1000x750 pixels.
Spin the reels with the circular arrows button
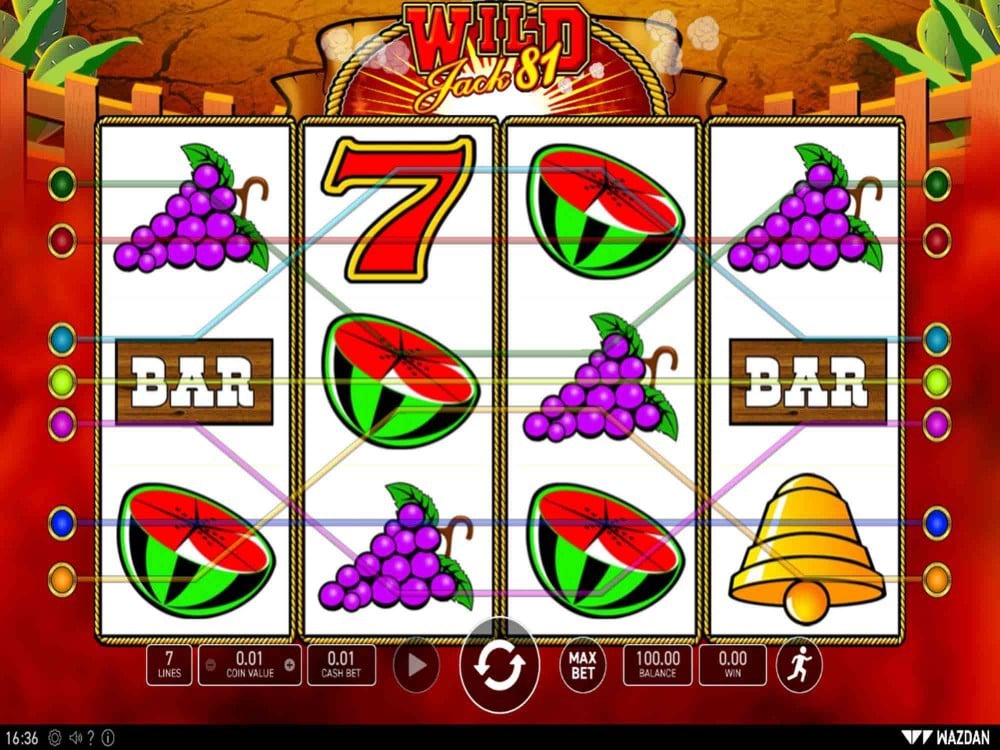click(x=499, y=665)
